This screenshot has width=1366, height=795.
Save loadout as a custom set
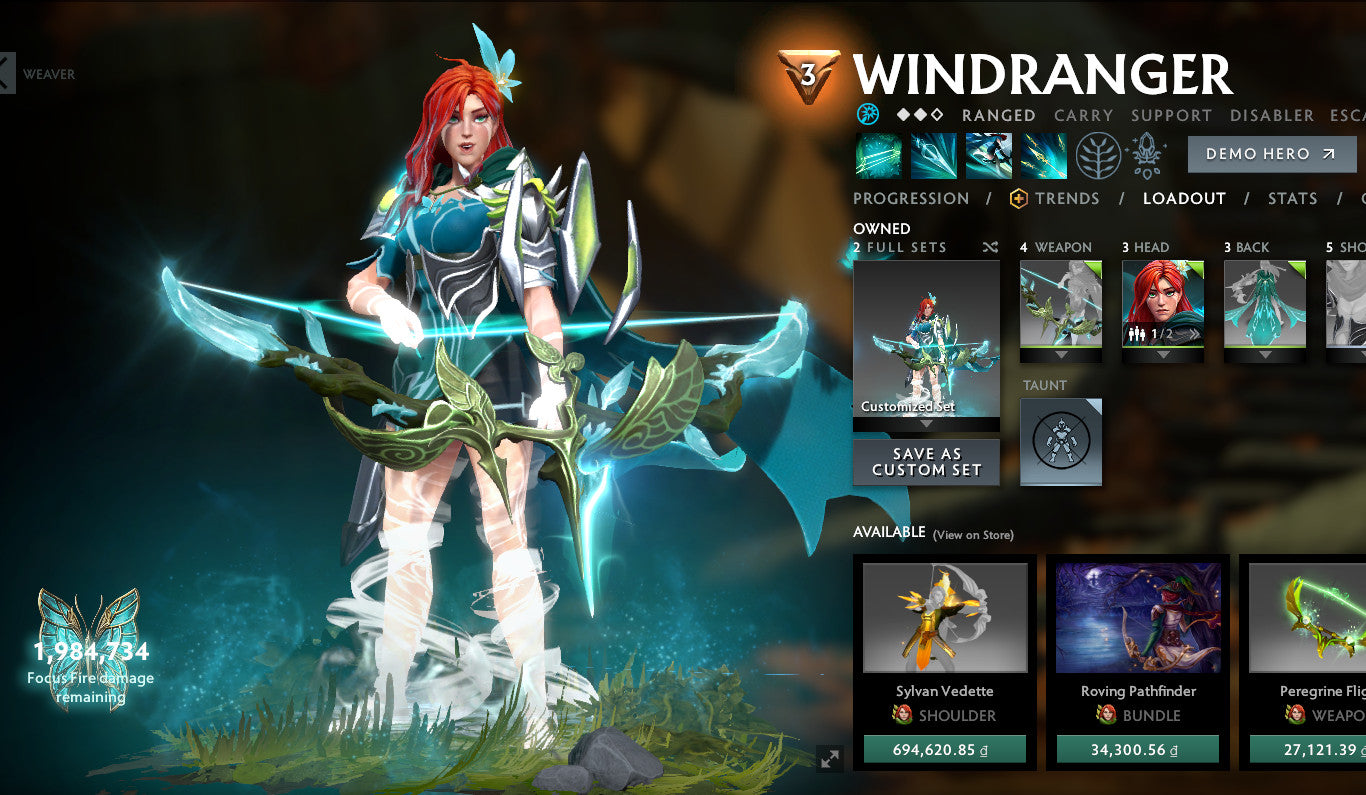926,462
